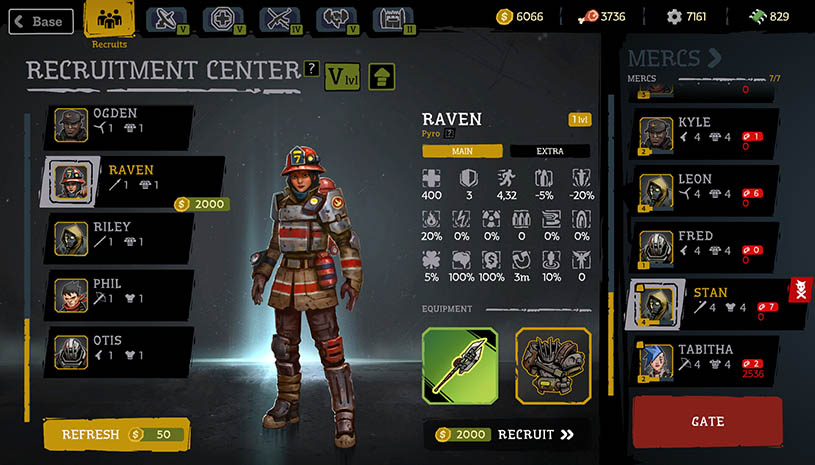Open the Recruitment Center help question mark
This screenshot has width=815, height=465.
click(311, 67)
